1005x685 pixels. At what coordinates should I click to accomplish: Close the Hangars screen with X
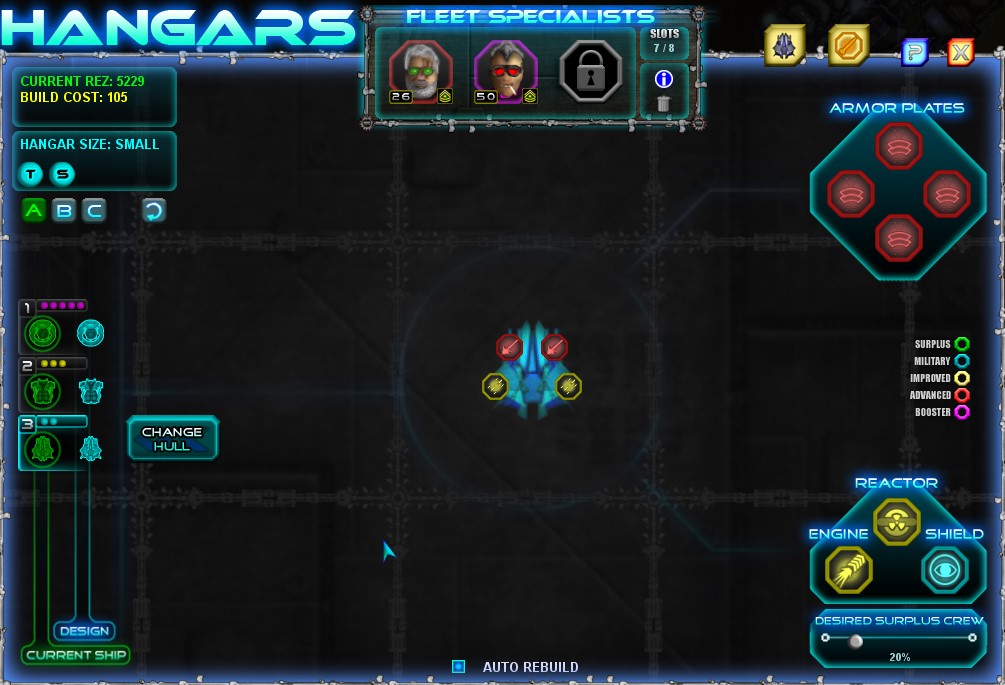(960, 52)
